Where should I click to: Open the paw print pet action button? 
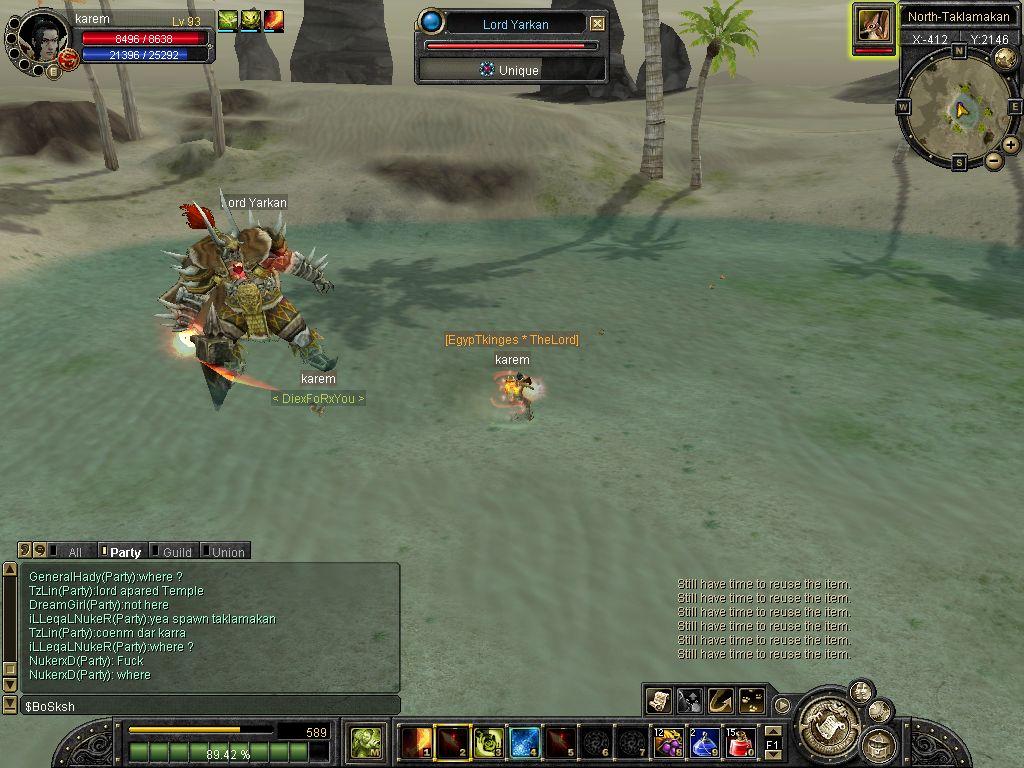coord(752,700)
